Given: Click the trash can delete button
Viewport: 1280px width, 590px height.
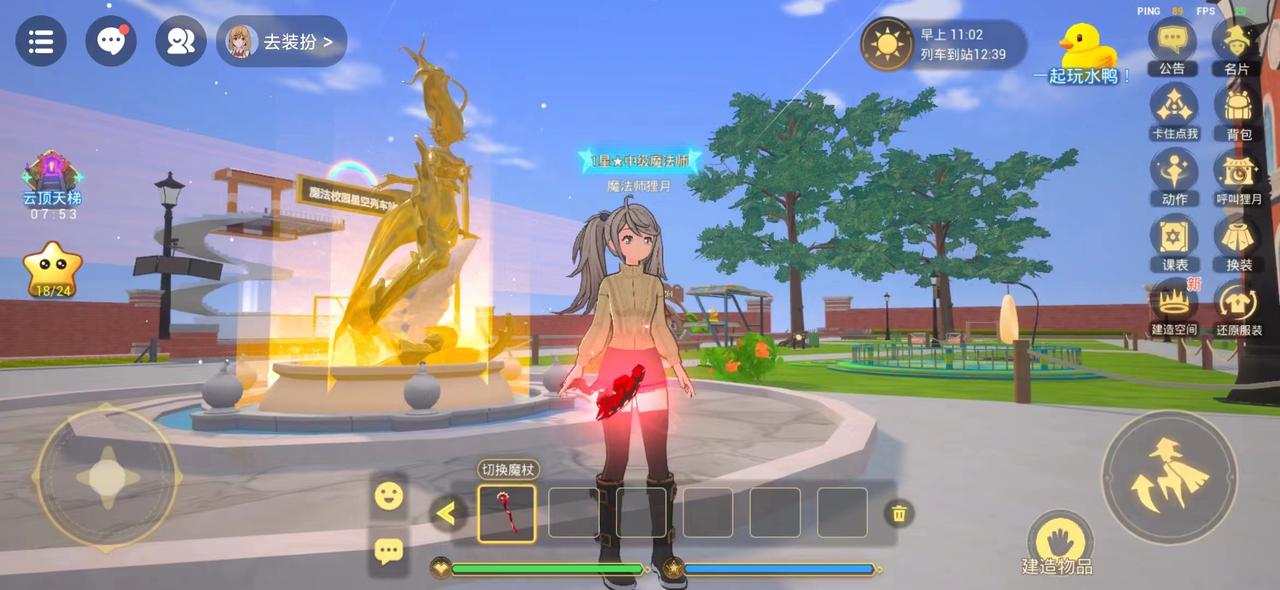Looking at the screenshot, I should point(898,514).
